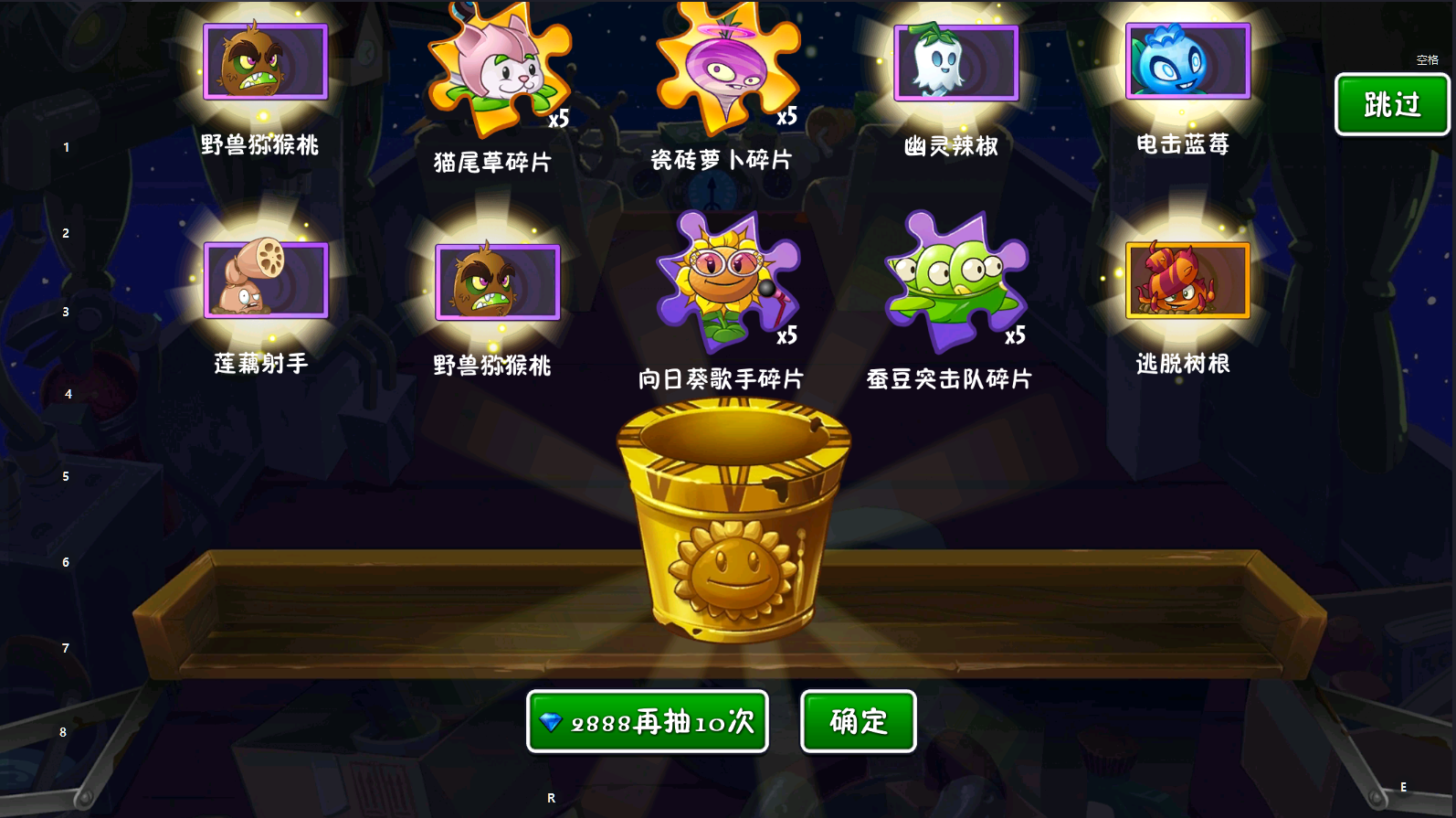The width and height of the screenshot is (1456, 818).
Task: Click the 确定 confirm button
Action: 857,721
